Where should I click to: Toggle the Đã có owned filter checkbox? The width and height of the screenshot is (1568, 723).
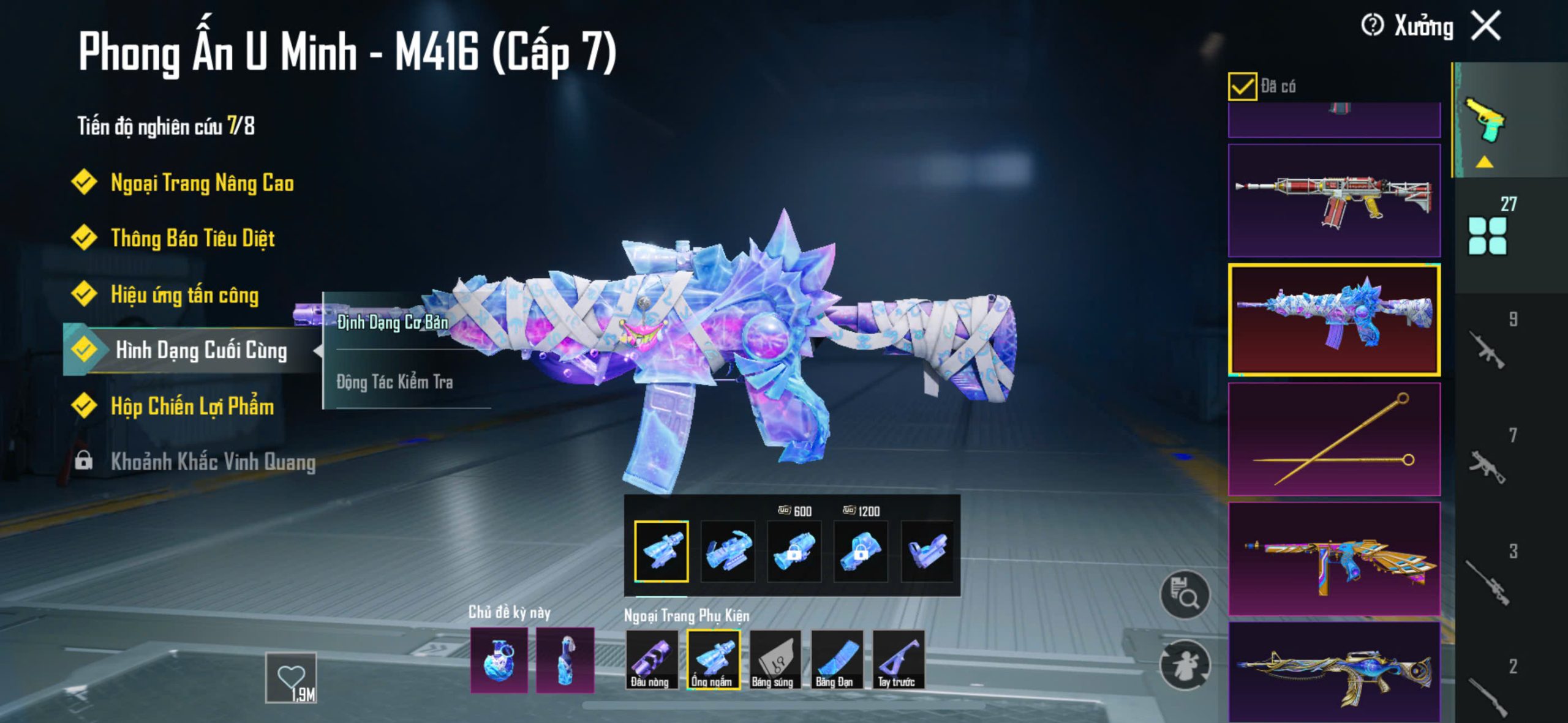1242,86
